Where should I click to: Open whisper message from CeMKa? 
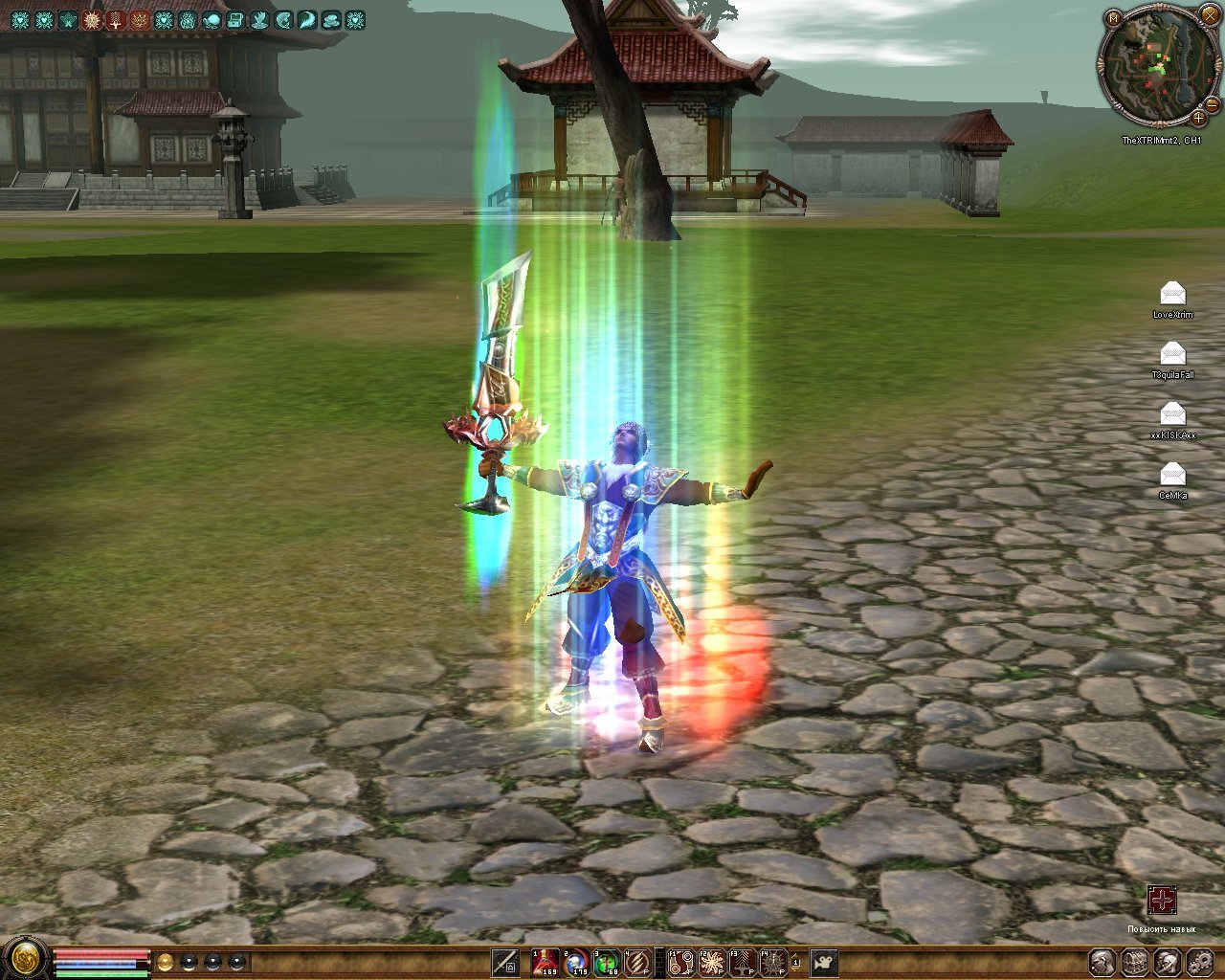(1172, 475)
